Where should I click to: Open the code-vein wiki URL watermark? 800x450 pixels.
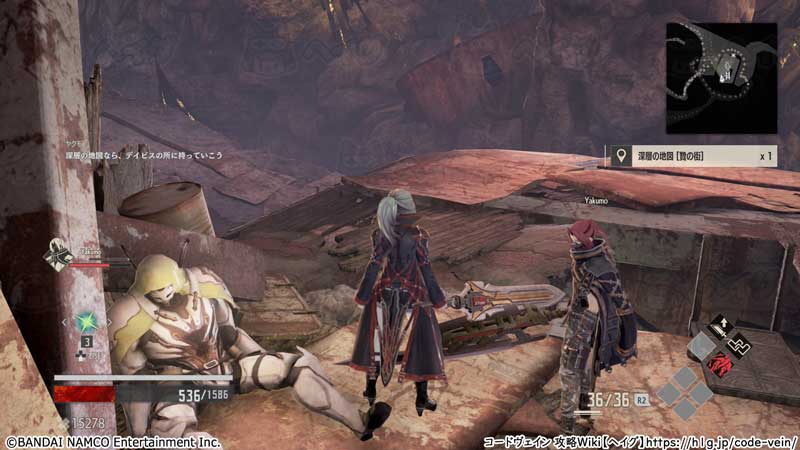coord(640,440)
